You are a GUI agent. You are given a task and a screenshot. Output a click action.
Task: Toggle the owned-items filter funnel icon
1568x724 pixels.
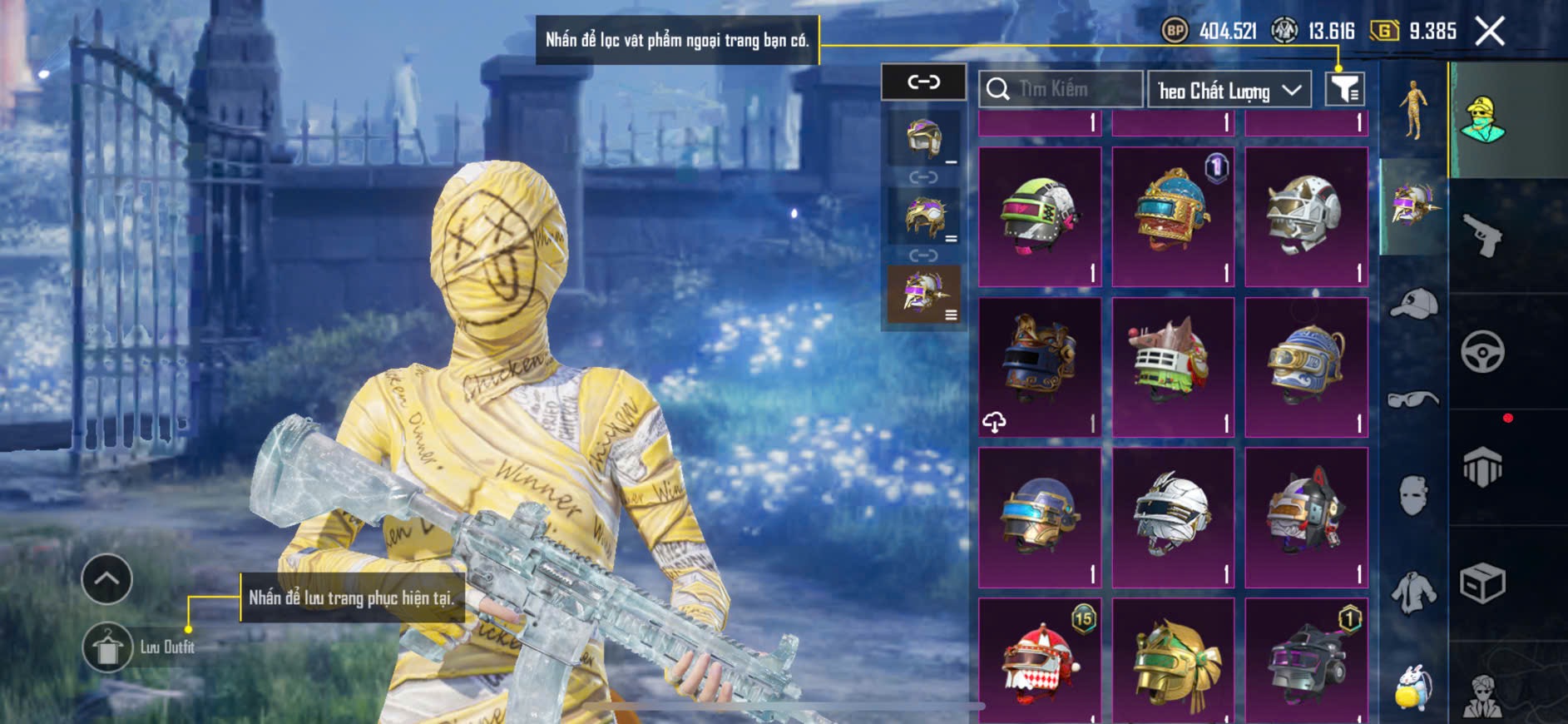tap(1344, 89)
